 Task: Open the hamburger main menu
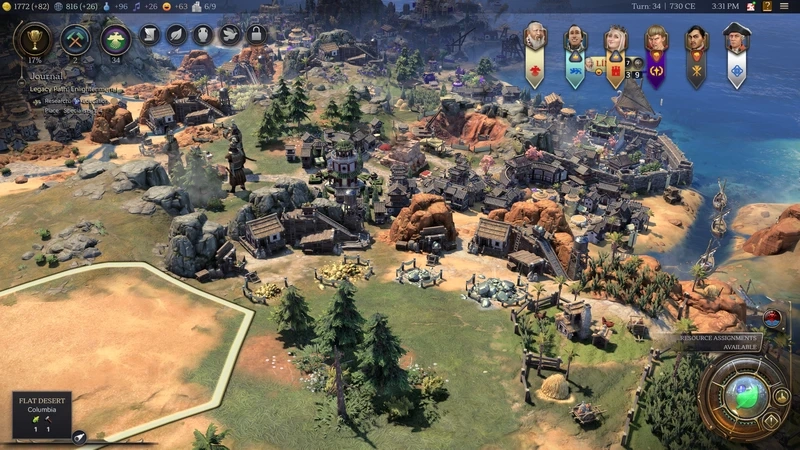click(x=786, y=7)
